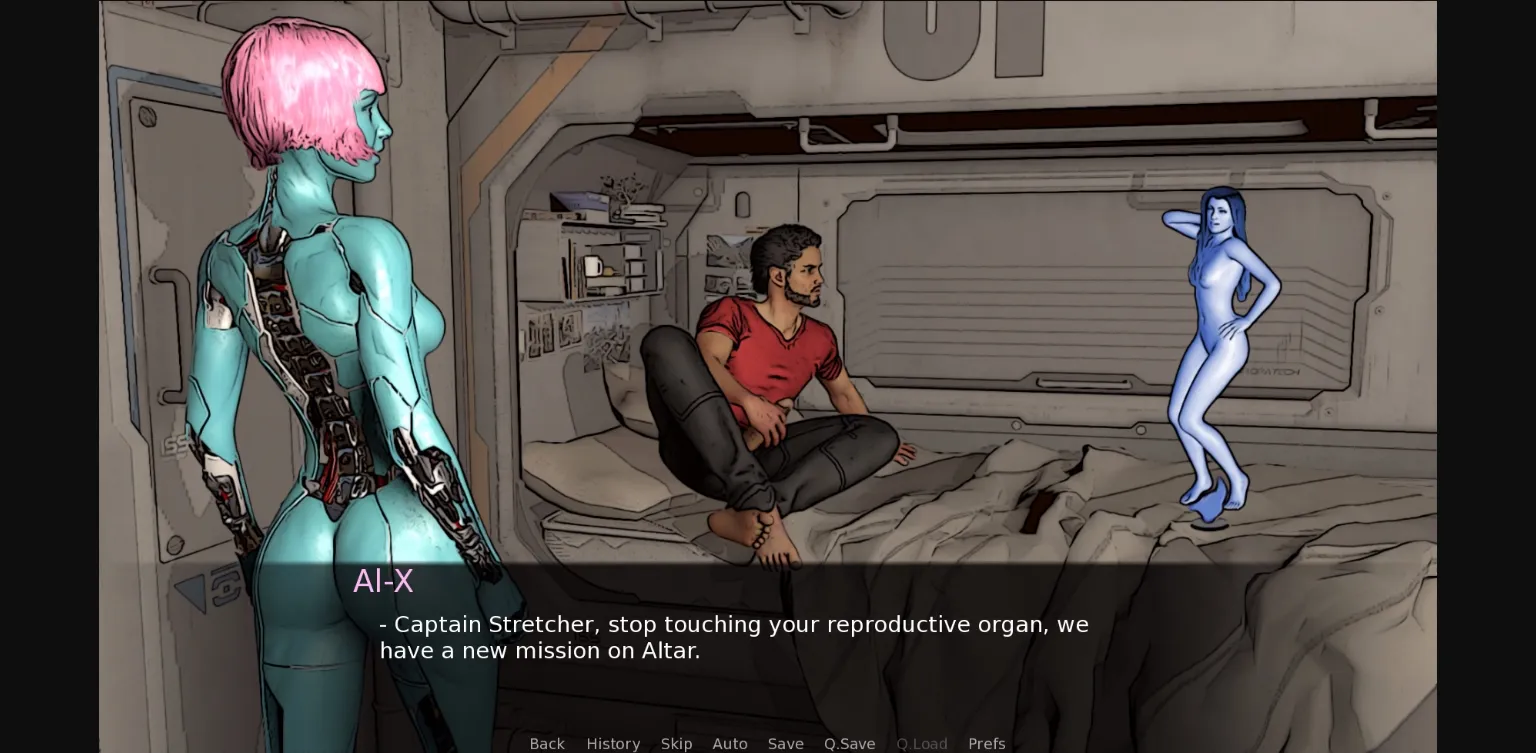
Task: Open the Save game screen
Action: [x=786, y=744]
